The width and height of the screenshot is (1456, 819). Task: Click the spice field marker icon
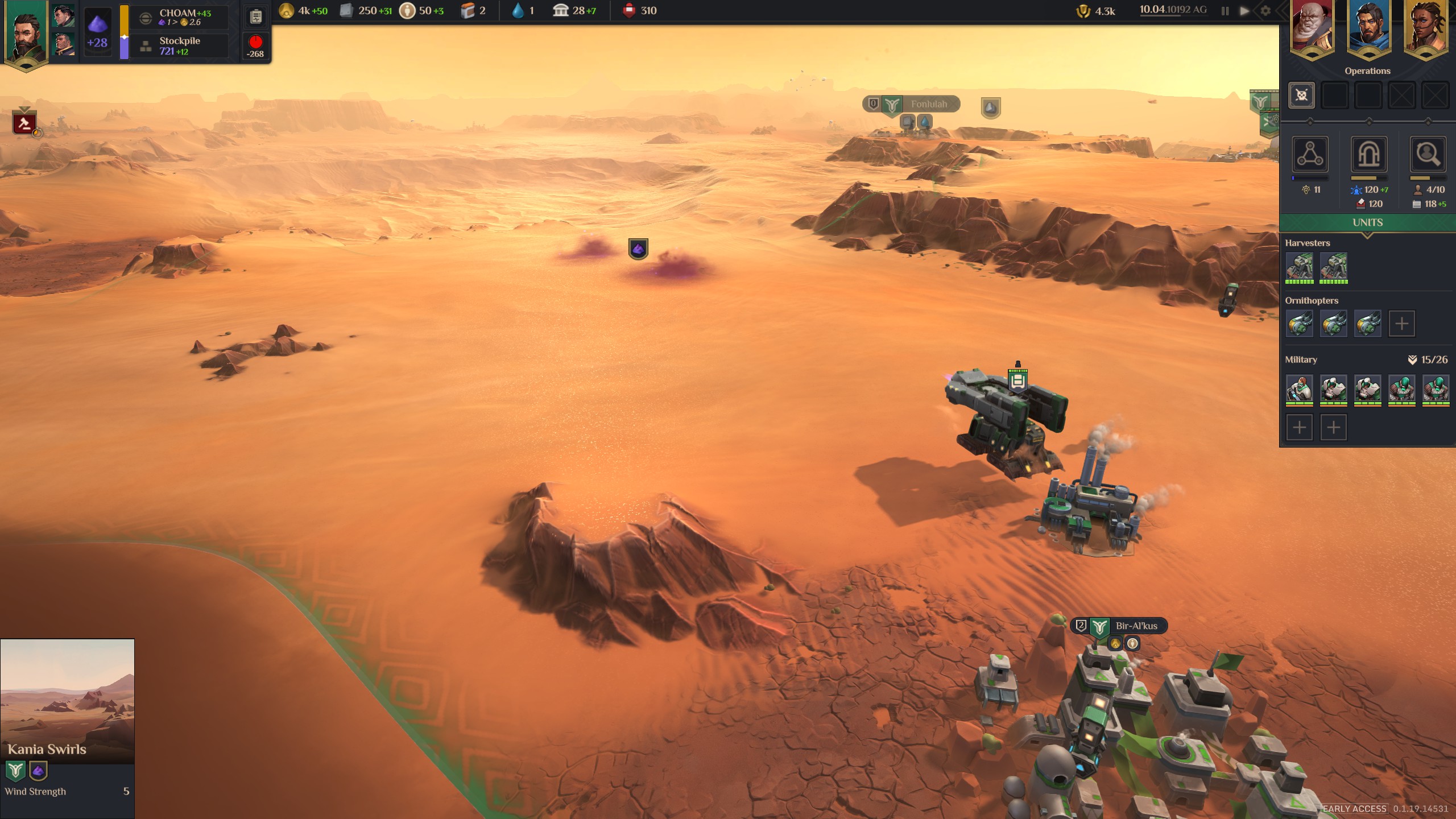pyautogui.click(x=638, y=249)
